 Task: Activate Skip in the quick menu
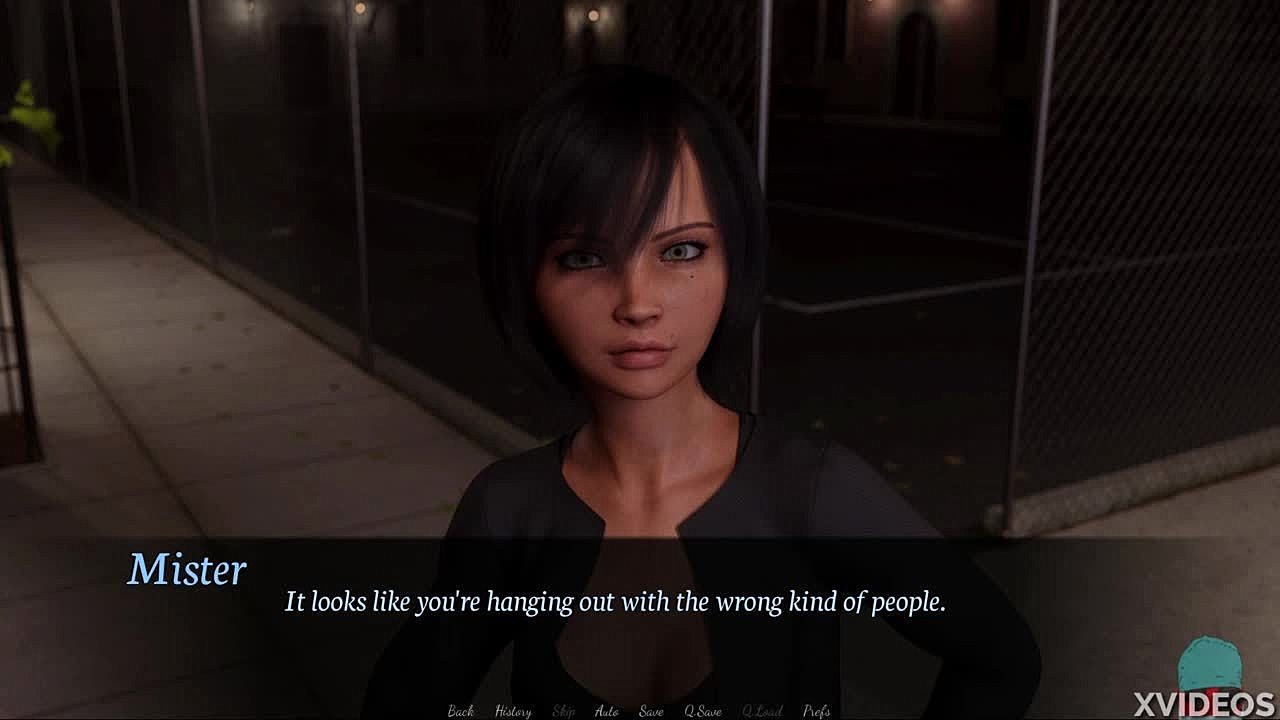click(x=564, y=711)
